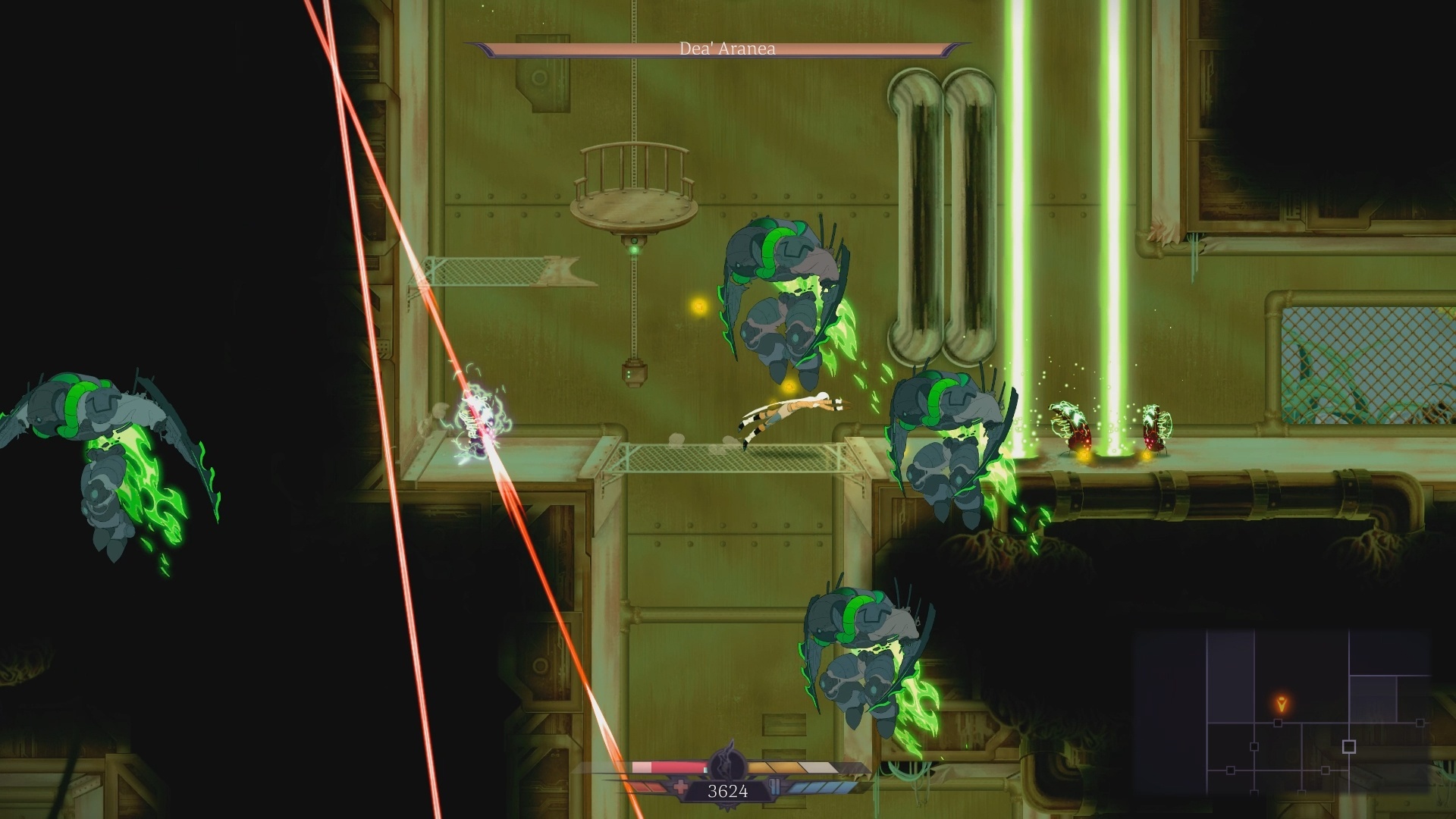The width and height of the screenshot is (1456, 819).
Task: Click the blue shield canister icon beside the currency
Action: (x=775, y=787)
